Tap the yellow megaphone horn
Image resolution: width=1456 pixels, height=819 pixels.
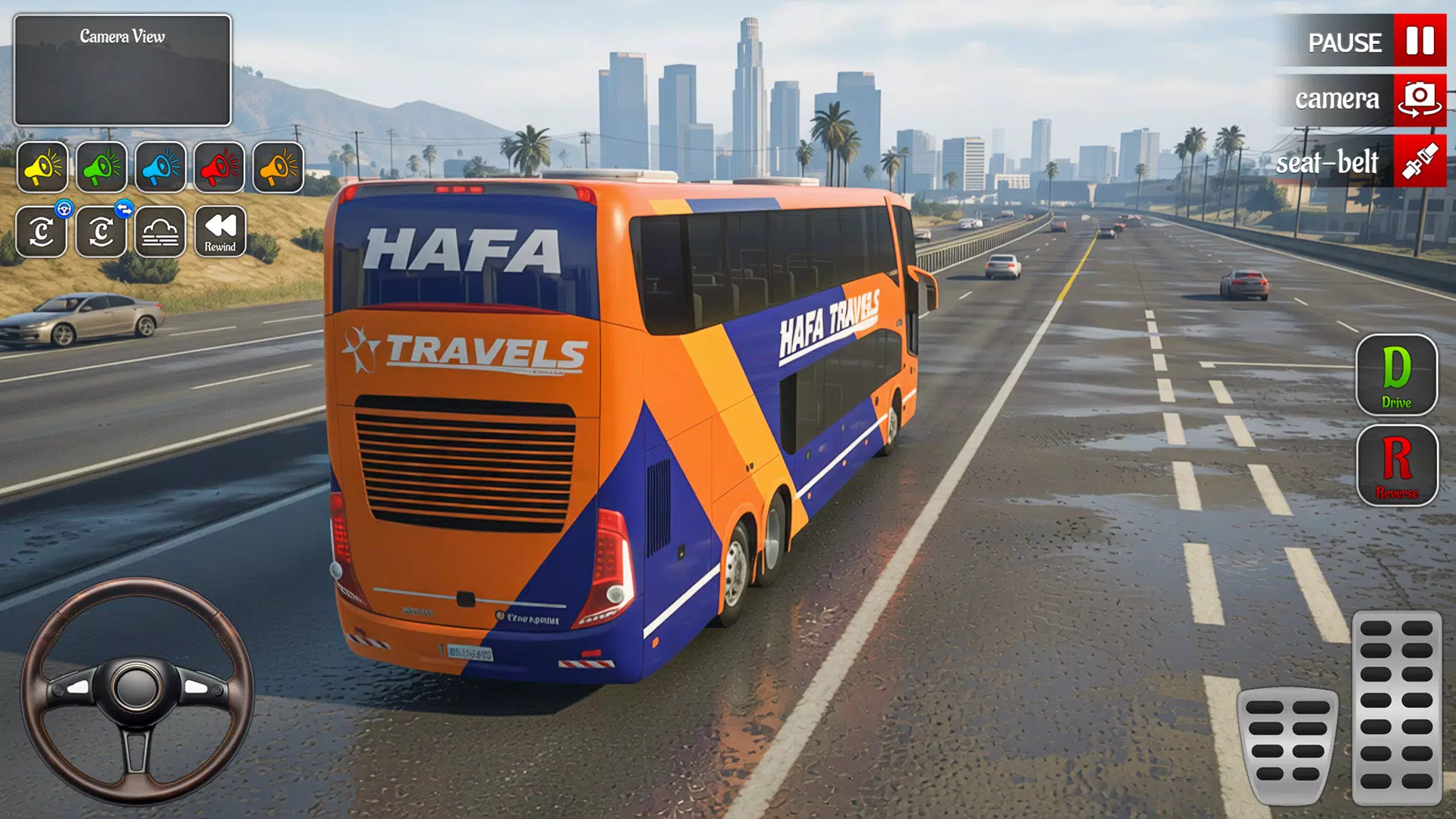coord(42,167)
